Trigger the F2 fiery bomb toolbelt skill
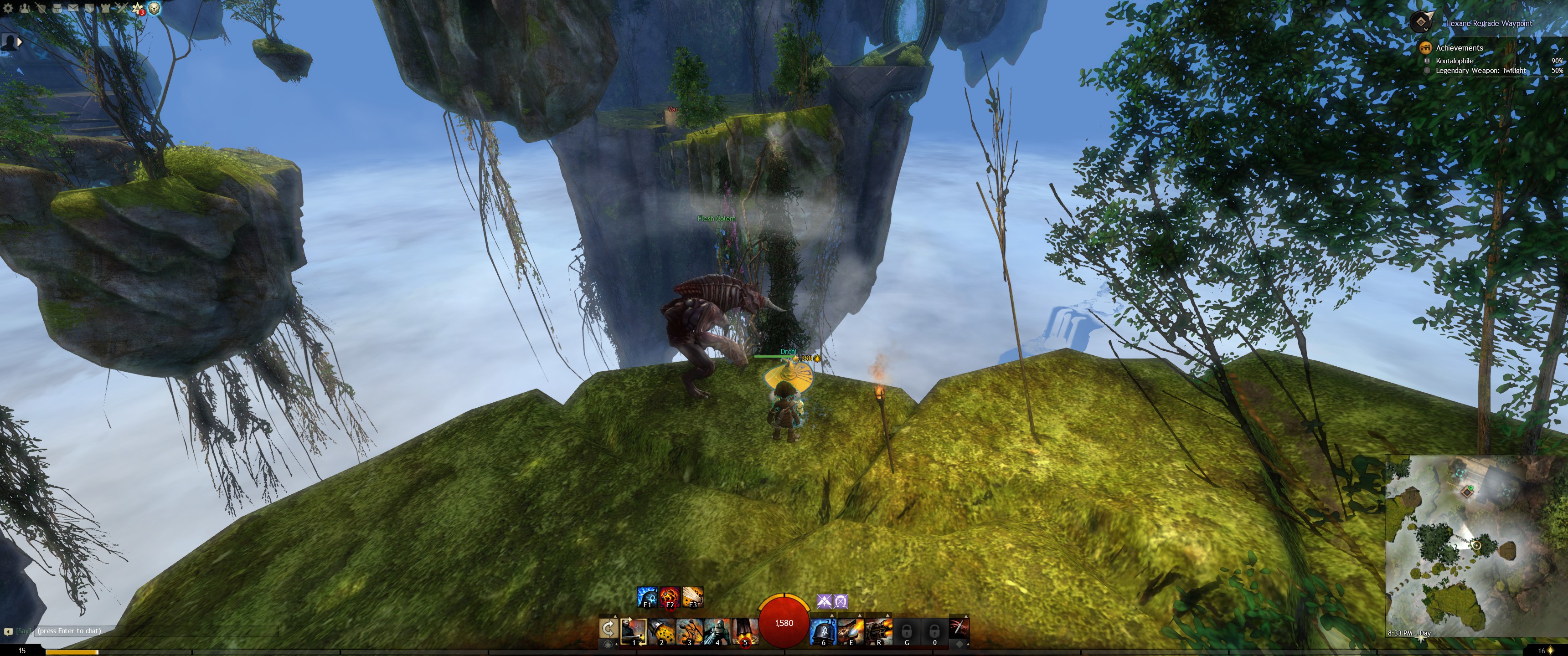 pyautogui.click(x=670, y=596)
